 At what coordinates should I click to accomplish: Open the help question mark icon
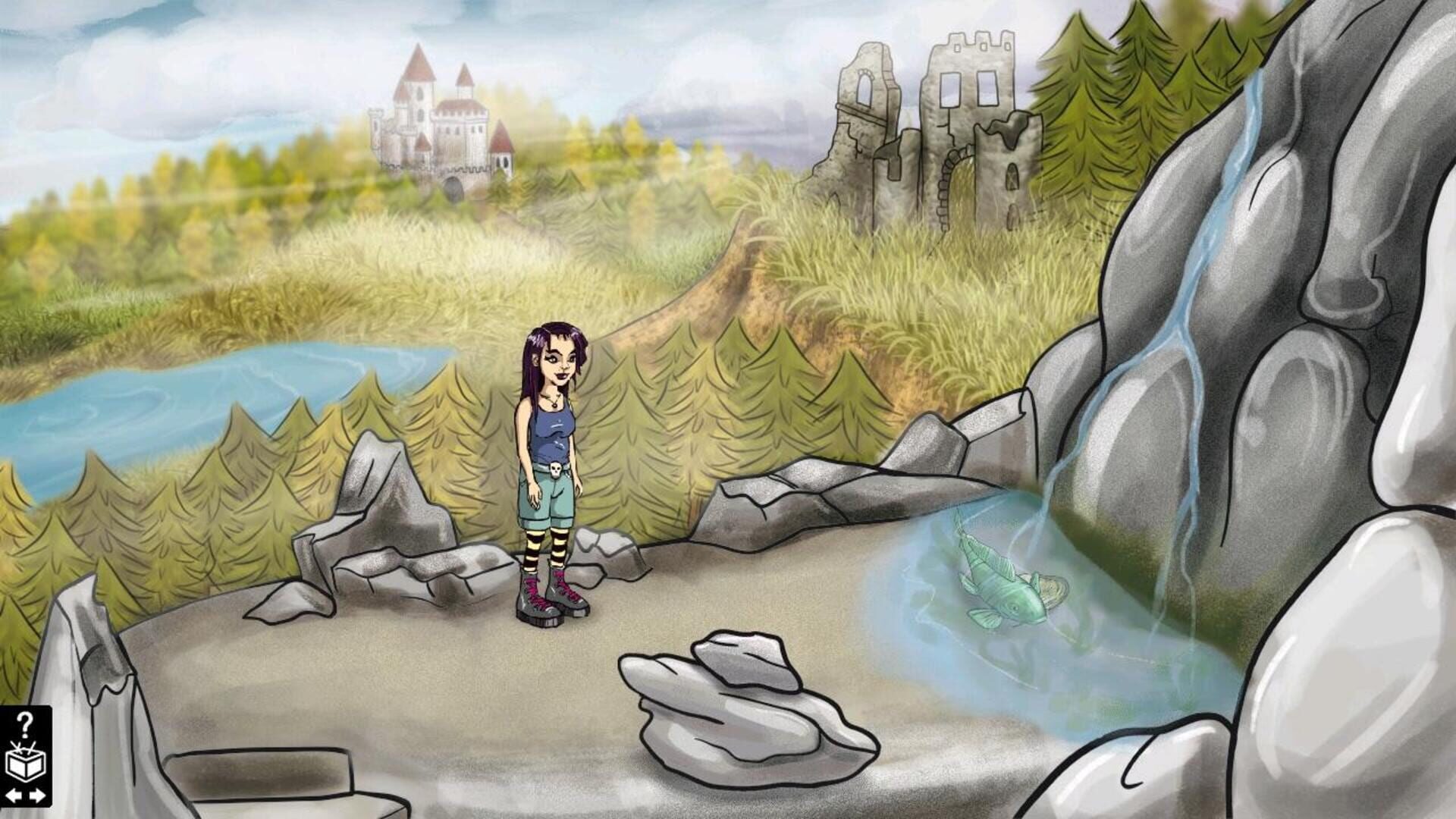25,726
